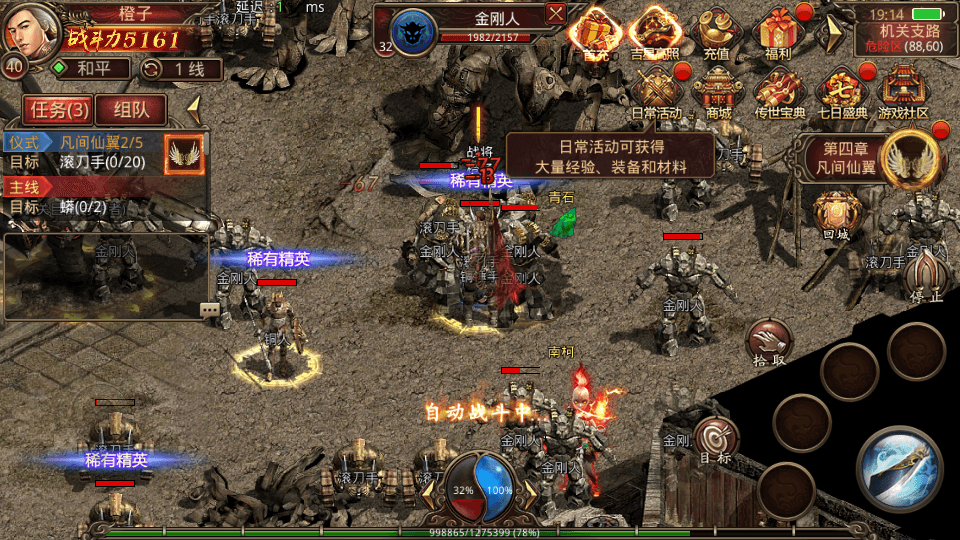
Task: Open the 日常活动 daily activities
Action: pyautogui.click(x=657, y=90)
